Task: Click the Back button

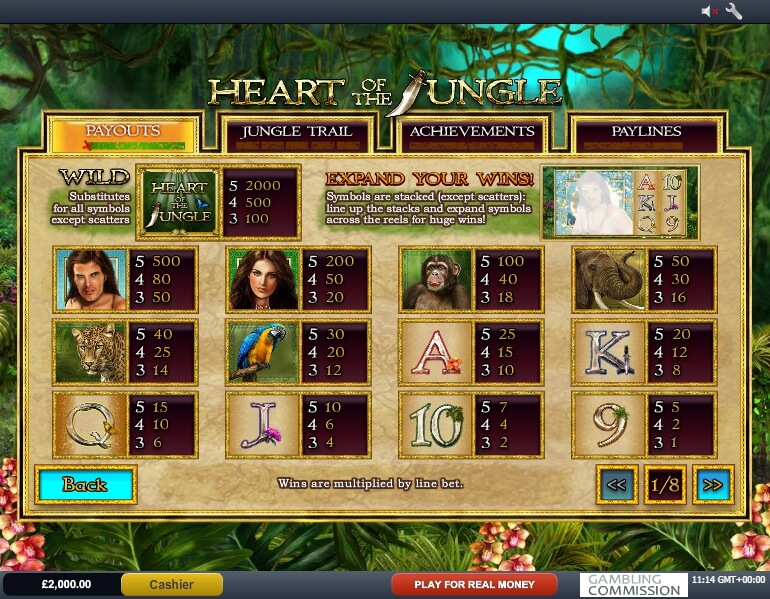Action: tap(85, 485)
